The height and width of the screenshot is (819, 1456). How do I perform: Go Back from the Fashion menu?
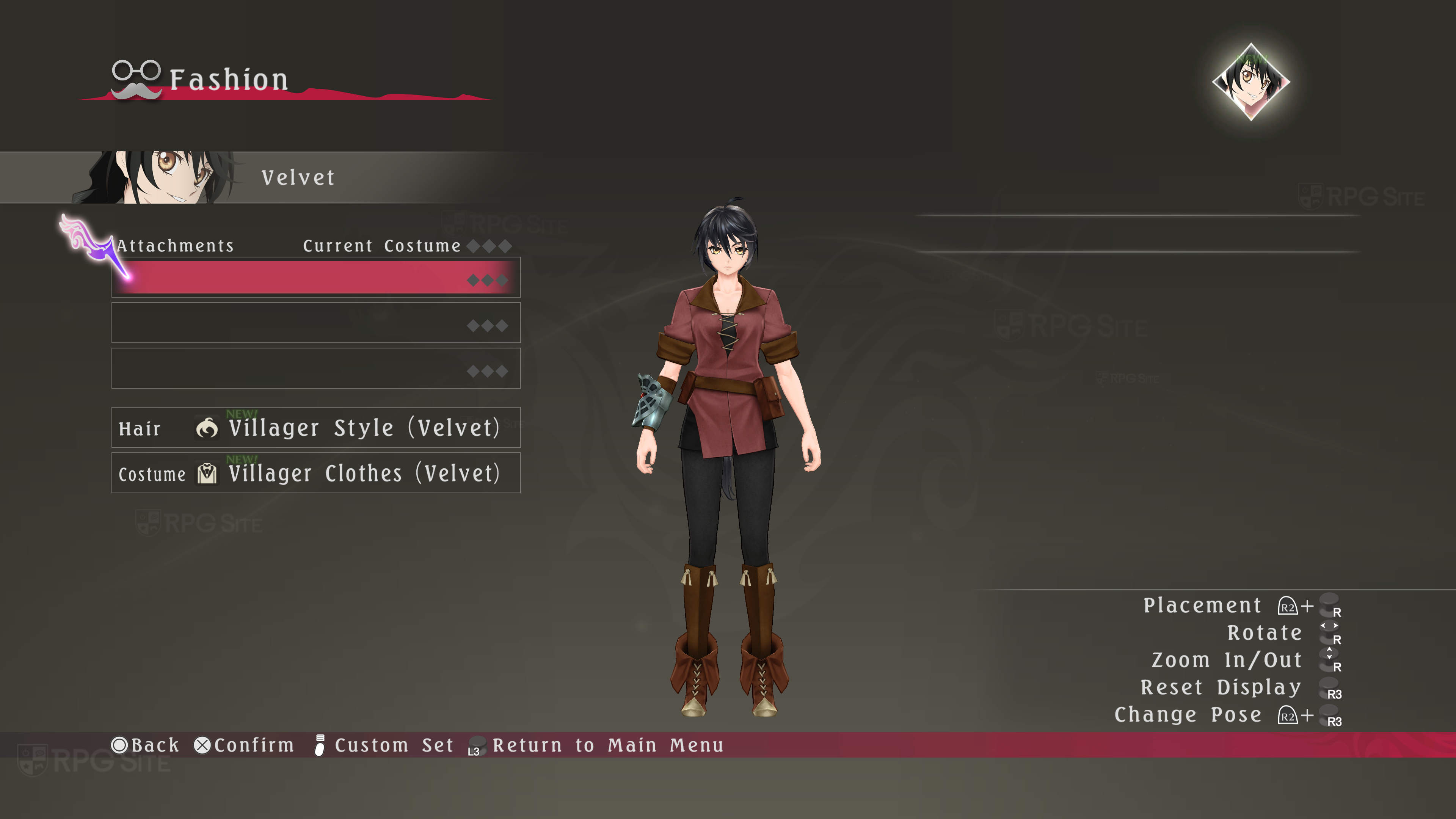click(145, 745)
